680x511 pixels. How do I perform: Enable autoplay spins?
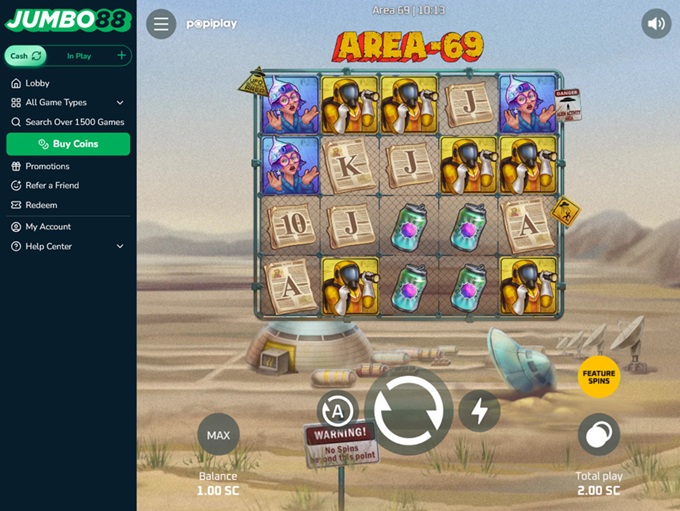[337, 411]
